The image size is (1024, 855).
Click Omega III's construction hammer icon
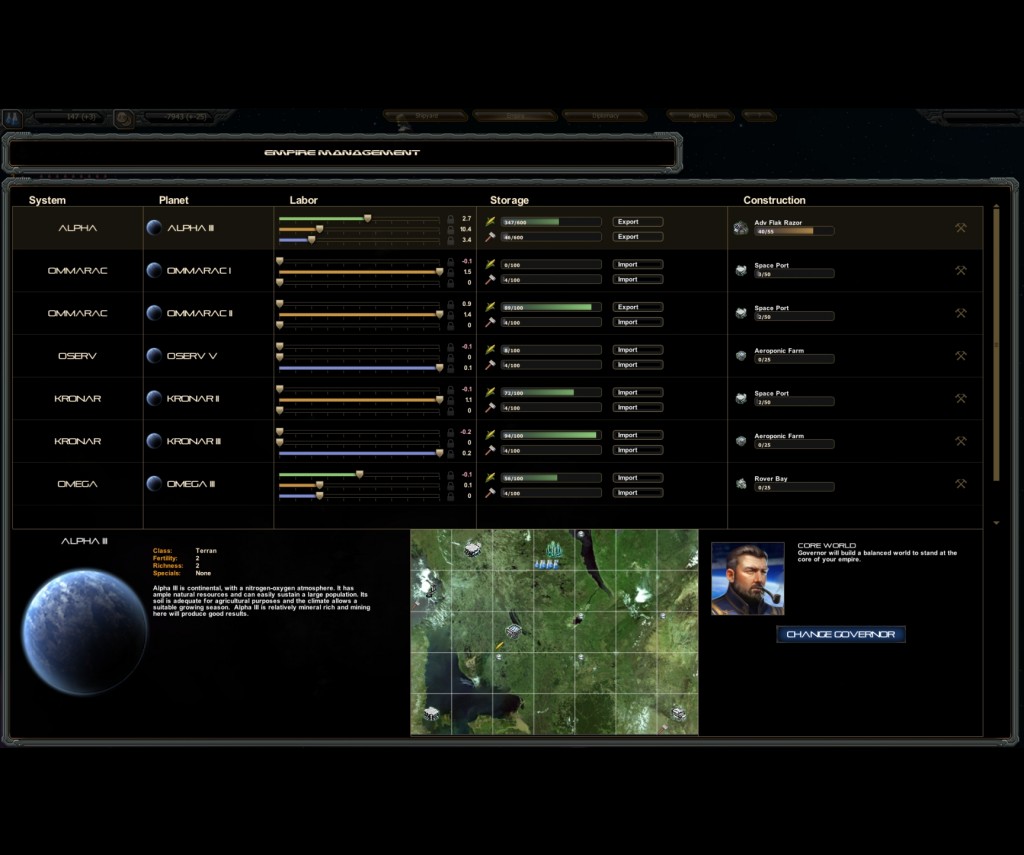pos(960,484)
